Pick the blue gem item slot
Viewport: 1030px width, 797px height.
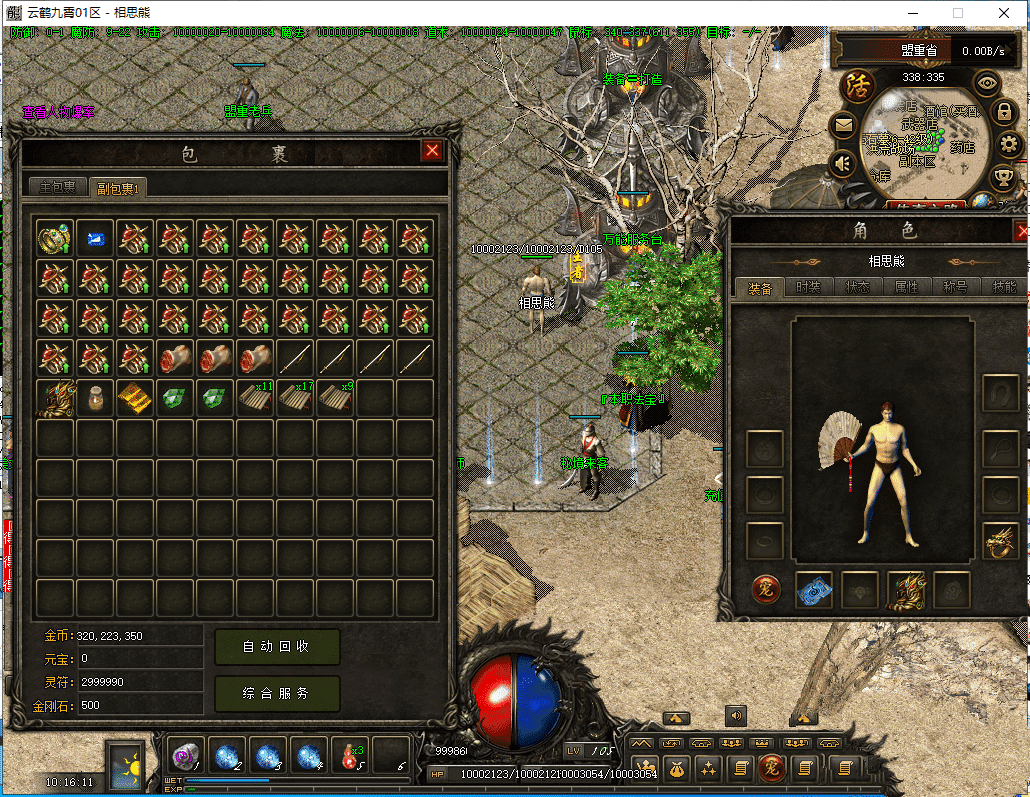[x=95, y=239]
